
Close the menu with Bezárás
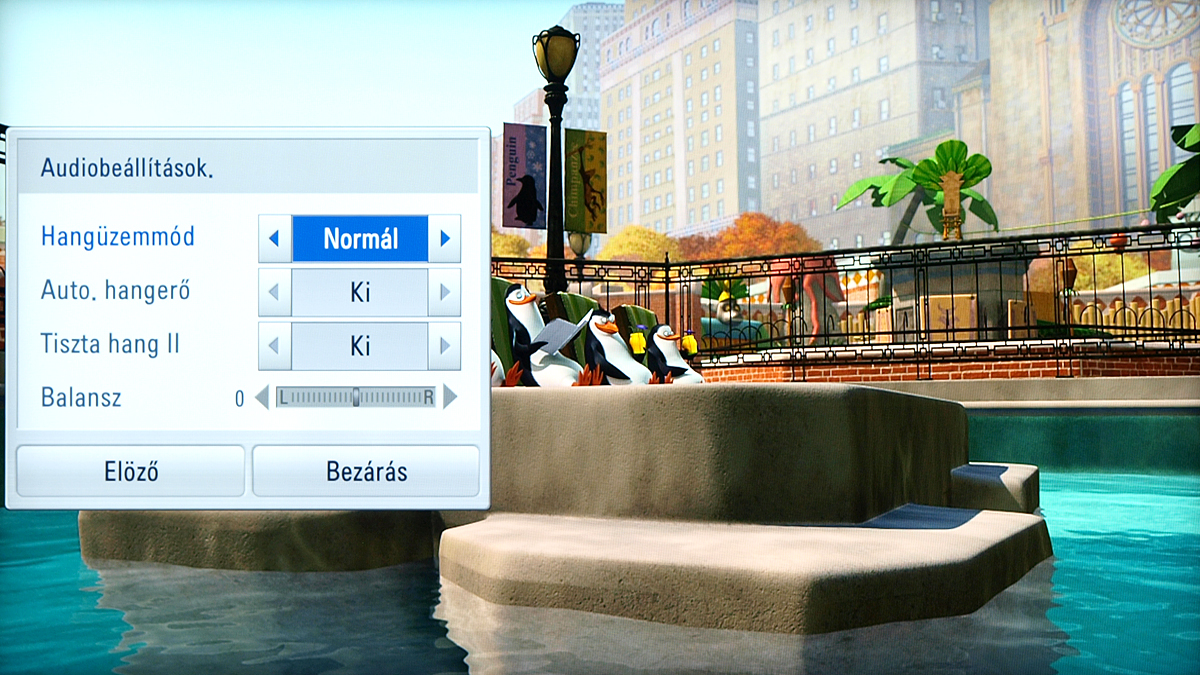coord(366,471)
